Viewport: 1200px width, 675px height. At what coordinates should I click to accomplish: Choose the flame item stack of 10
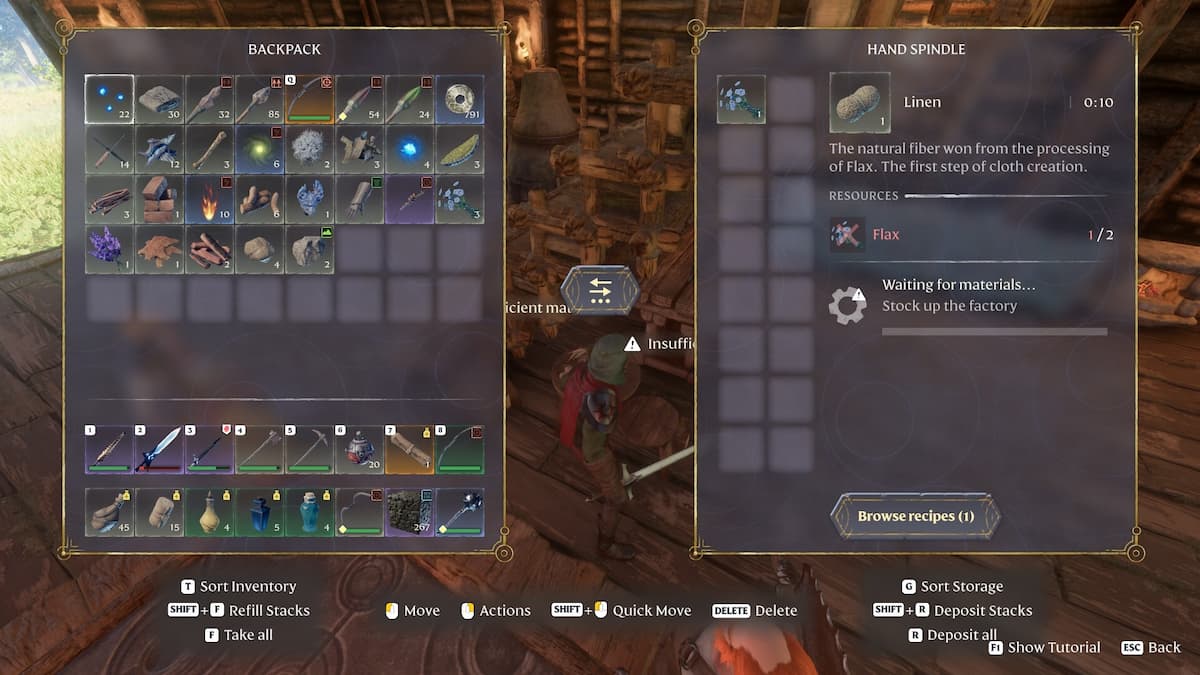(x=209, y=199)
